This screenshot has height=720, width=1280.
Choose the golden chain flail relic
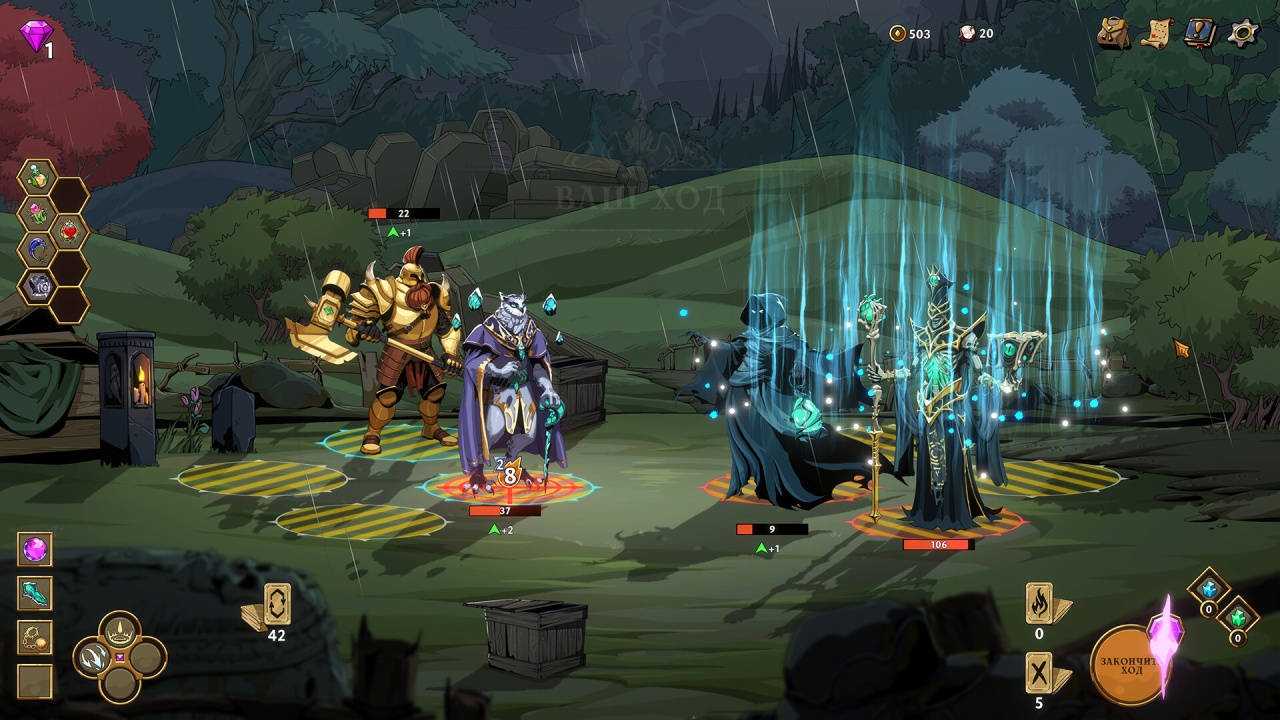click(35, 637)
